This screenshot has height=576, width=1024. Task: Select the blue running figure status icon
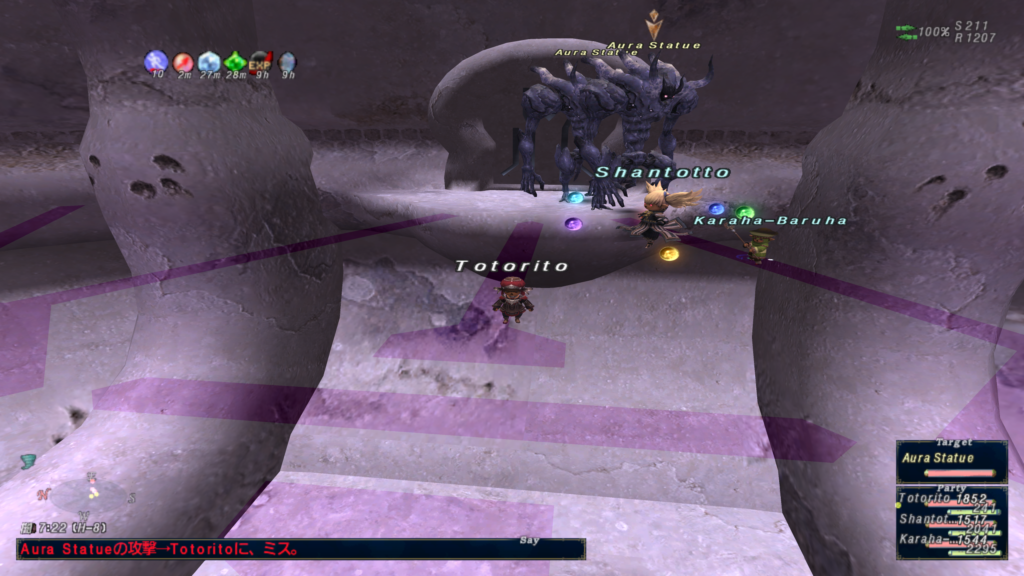click(x=156, y=62)
